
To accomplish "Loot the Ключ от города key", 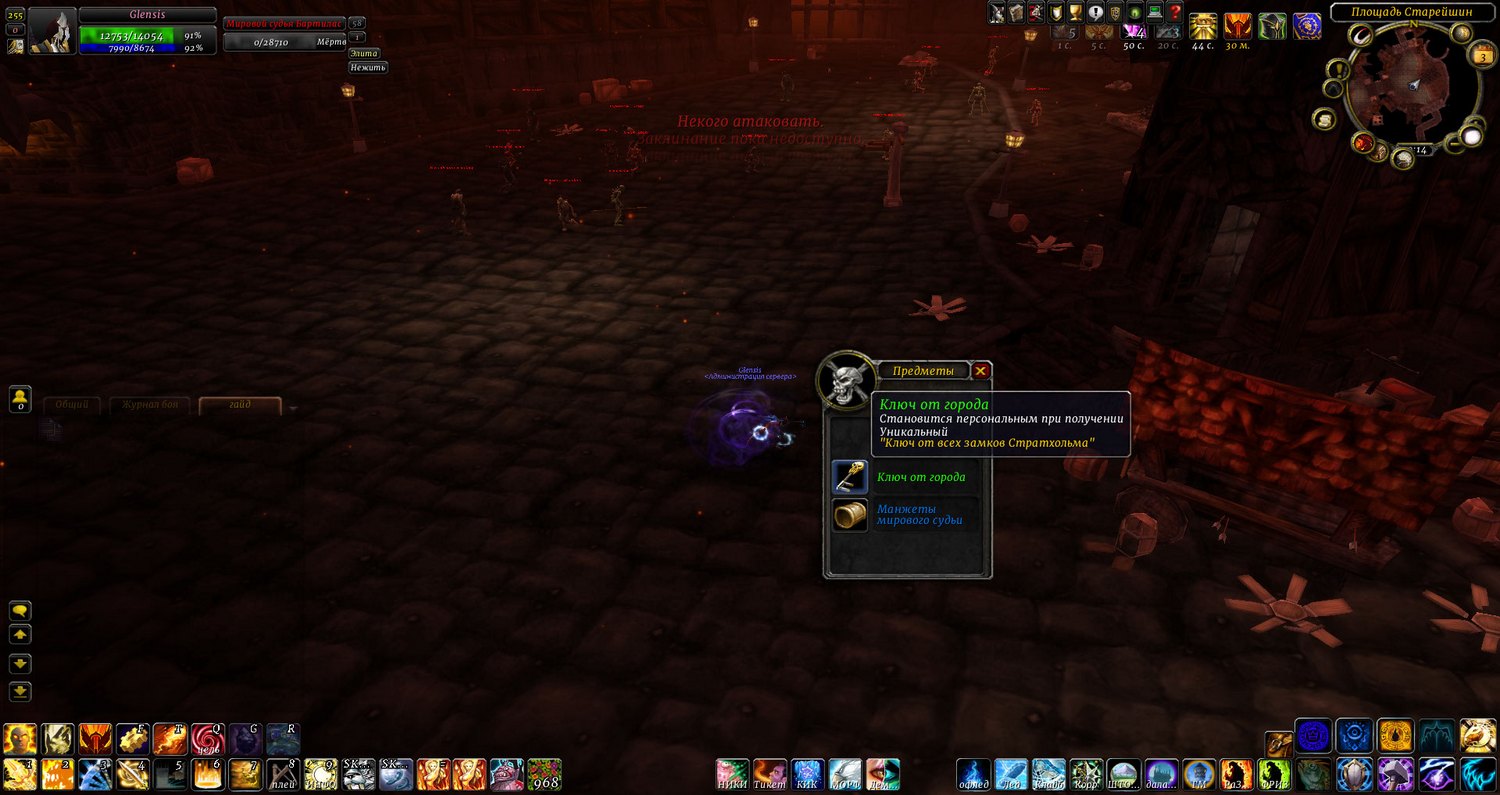I will click(x=850, y=477).
